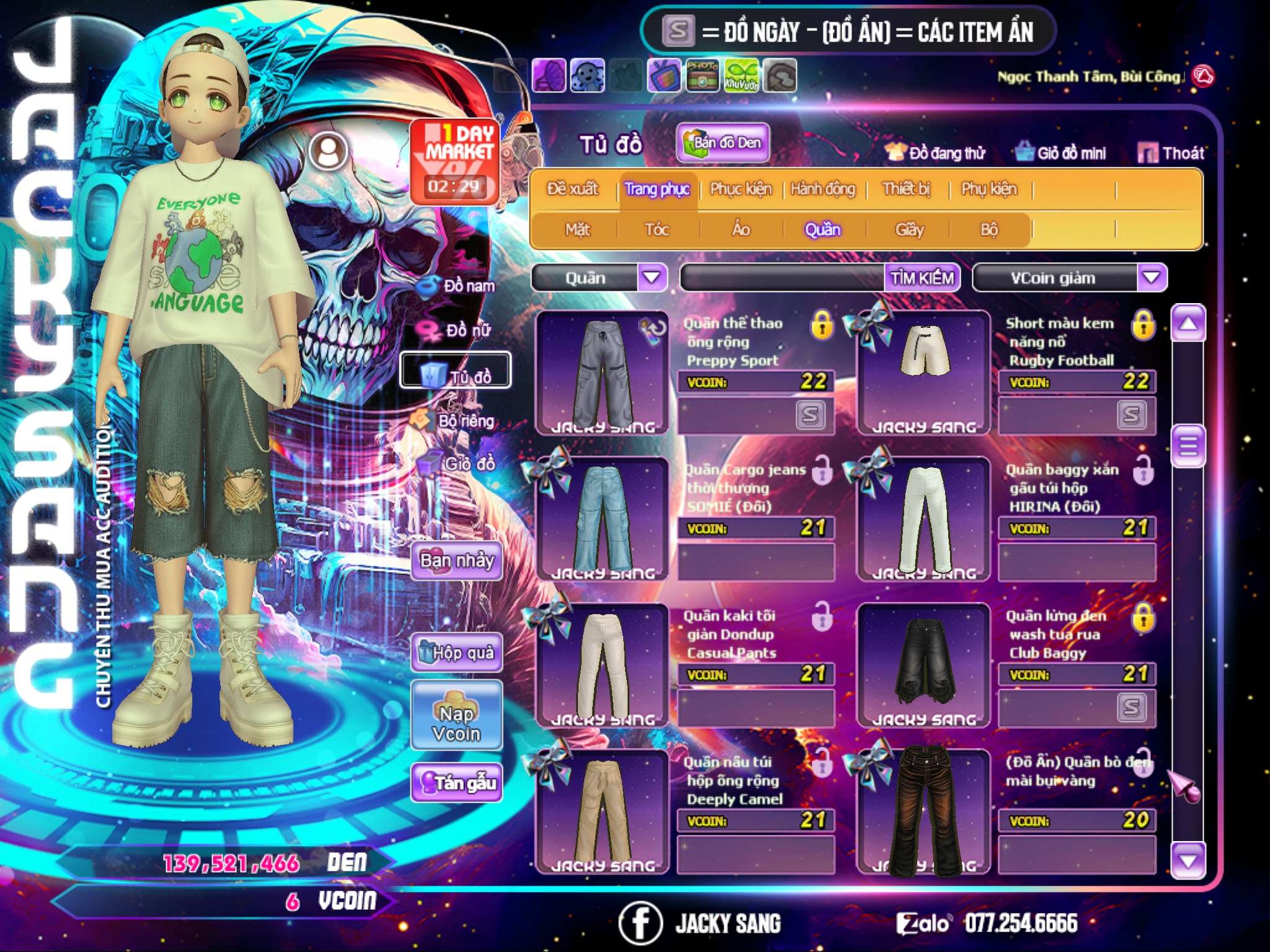Open the Hộp quà gift box

point(456,653)
